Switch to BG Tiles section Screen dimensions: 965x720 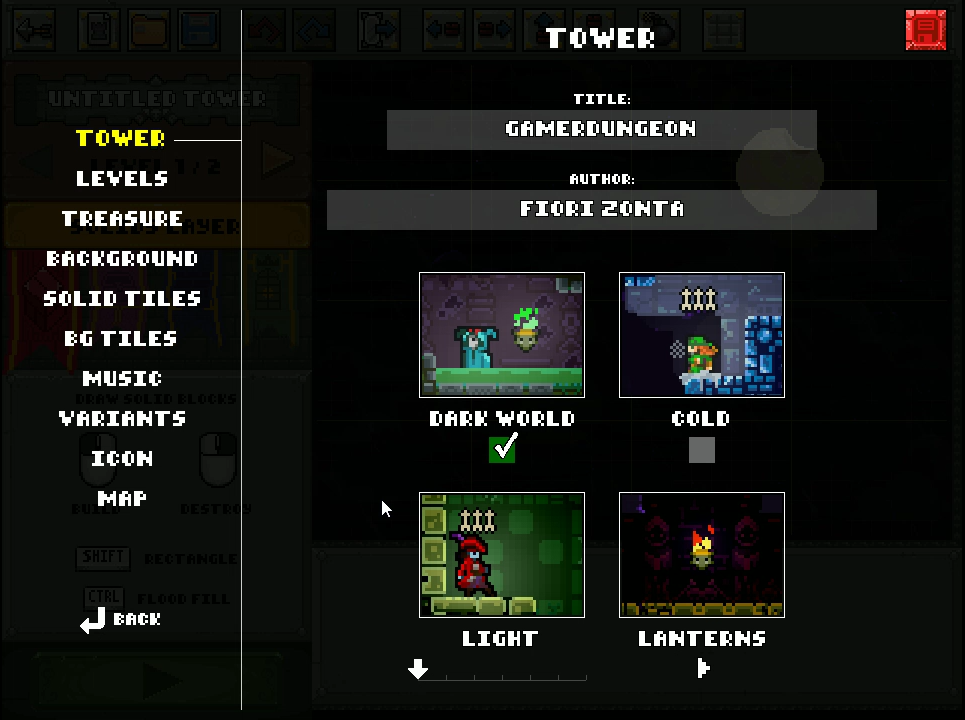[121, 339]
